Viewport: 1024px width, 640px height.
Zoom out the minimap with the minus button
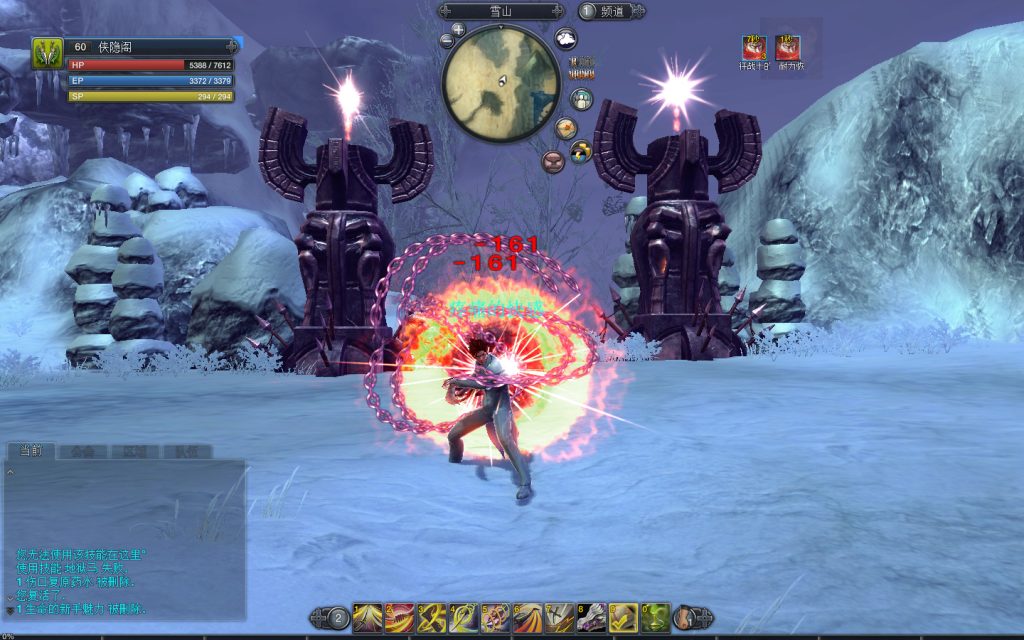[x=446, y=41]
